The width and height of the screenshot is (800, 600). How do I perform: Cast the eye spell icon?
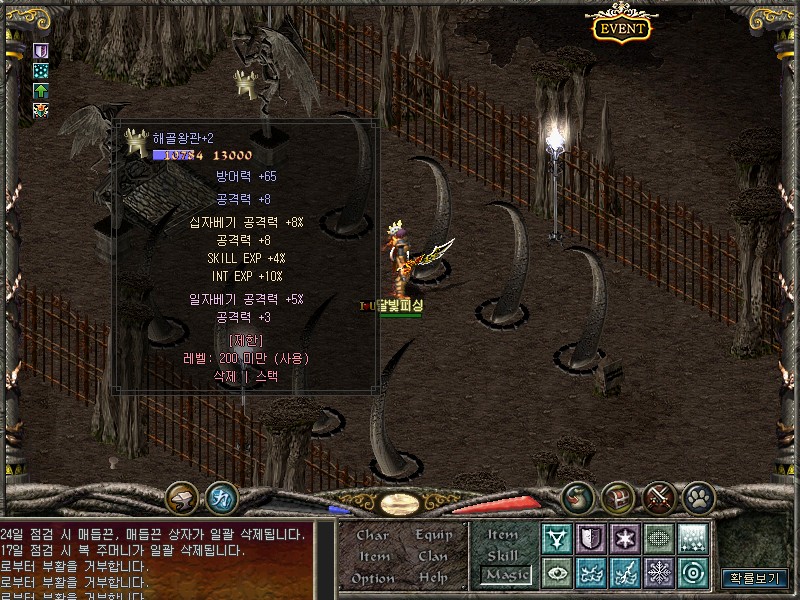click(556, 573)
